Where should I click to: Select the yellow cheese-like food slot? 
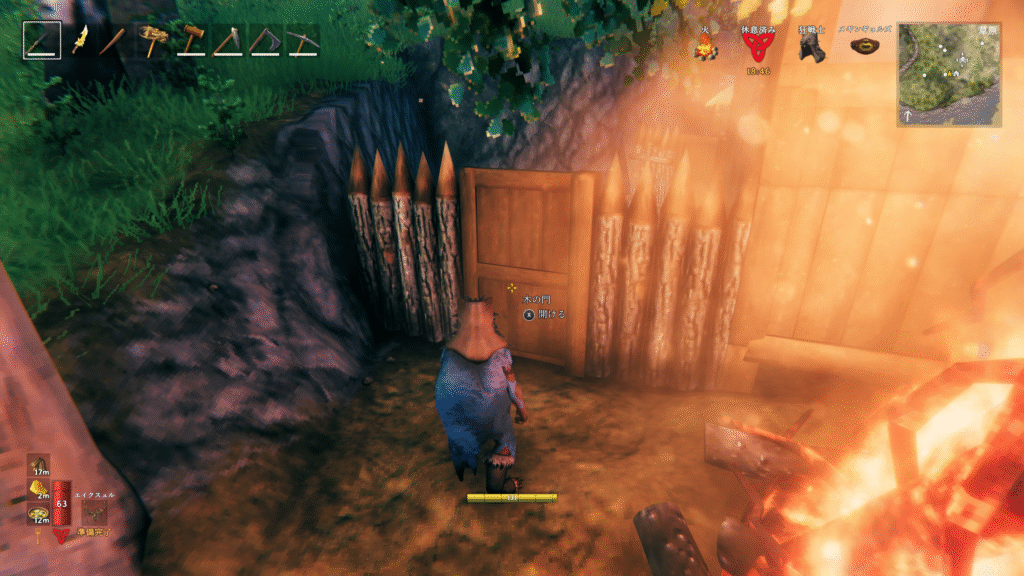tap(38, 488)
